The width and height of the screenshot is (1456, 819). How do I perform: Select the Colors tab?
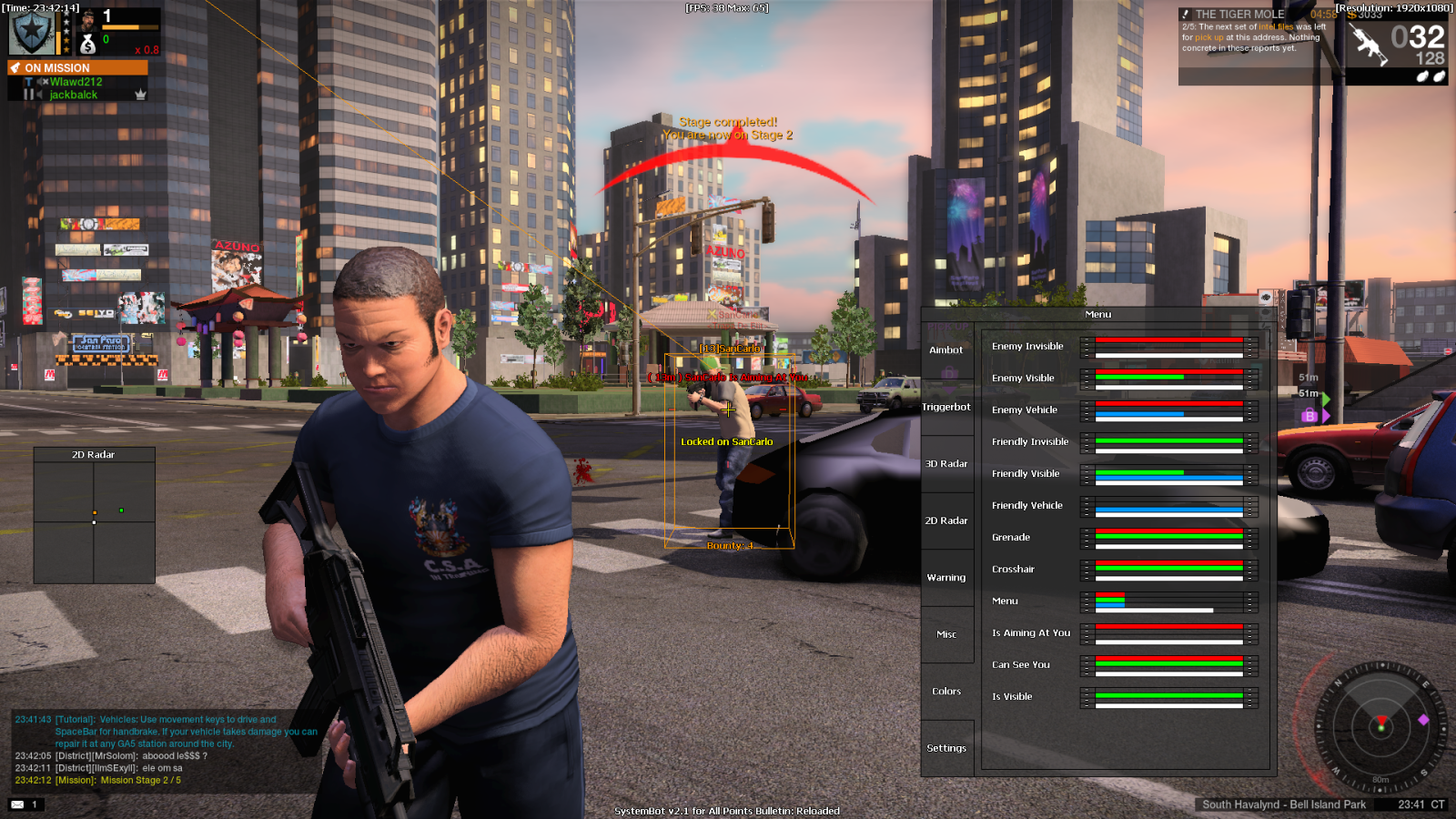tap(946, 692)
